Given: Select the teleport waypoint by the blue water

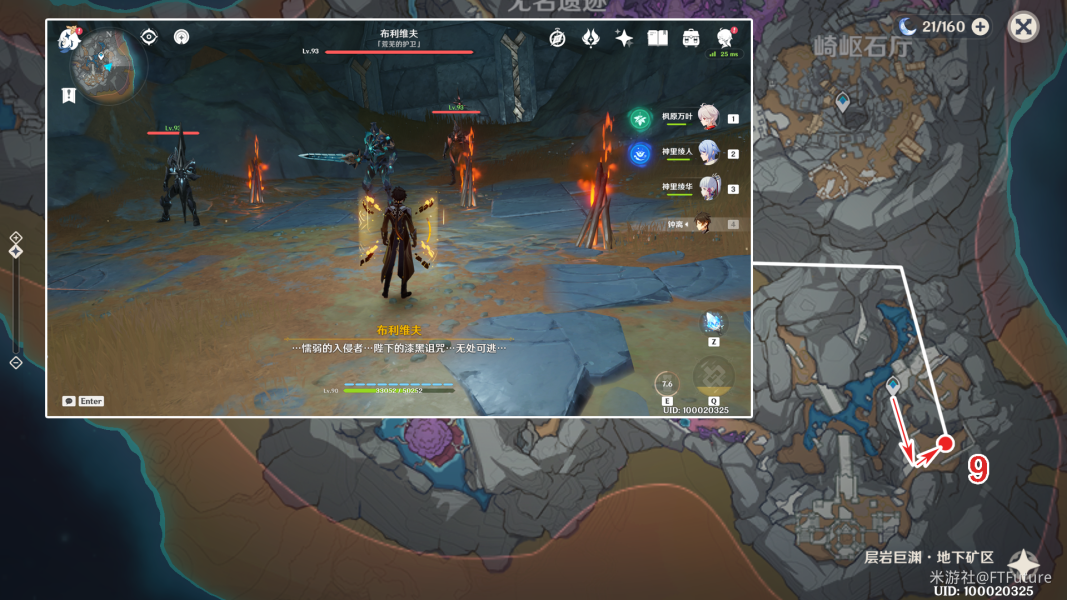Looking at the screenshot, I should [x=893, y=385].
